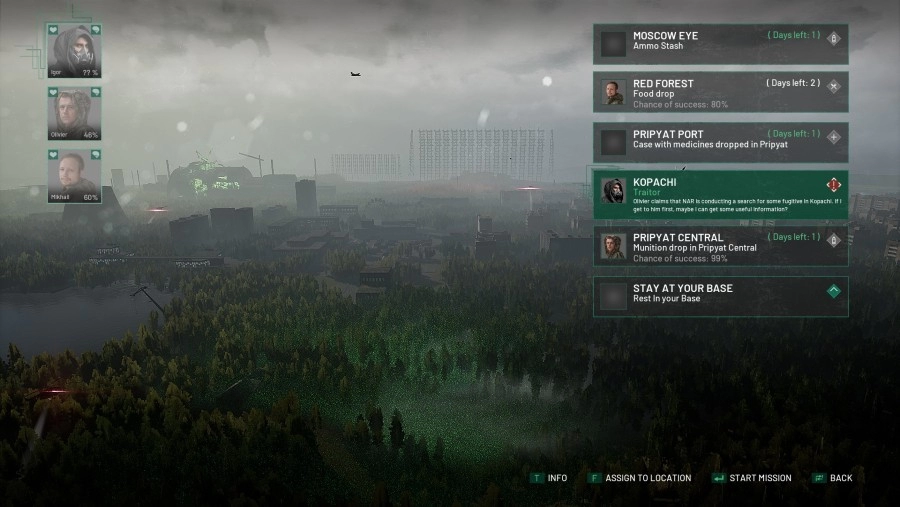Choose the Red Forest food drop mission
The width and height of the screenshot is (900, 507).
pyautogui.click(x=720, y=91)
